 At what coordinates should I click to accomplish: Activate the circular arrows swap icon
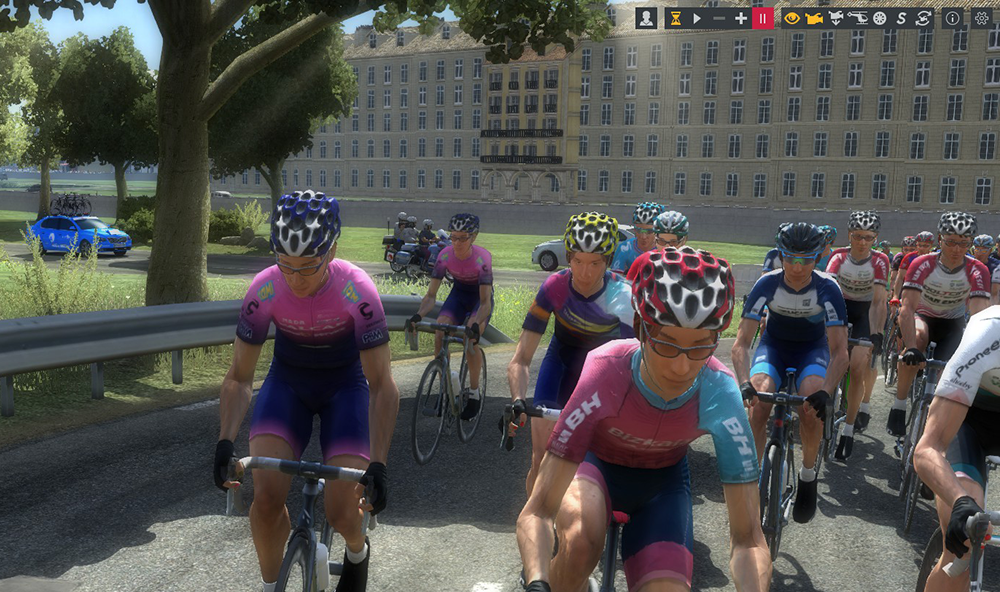coord(923,18)
